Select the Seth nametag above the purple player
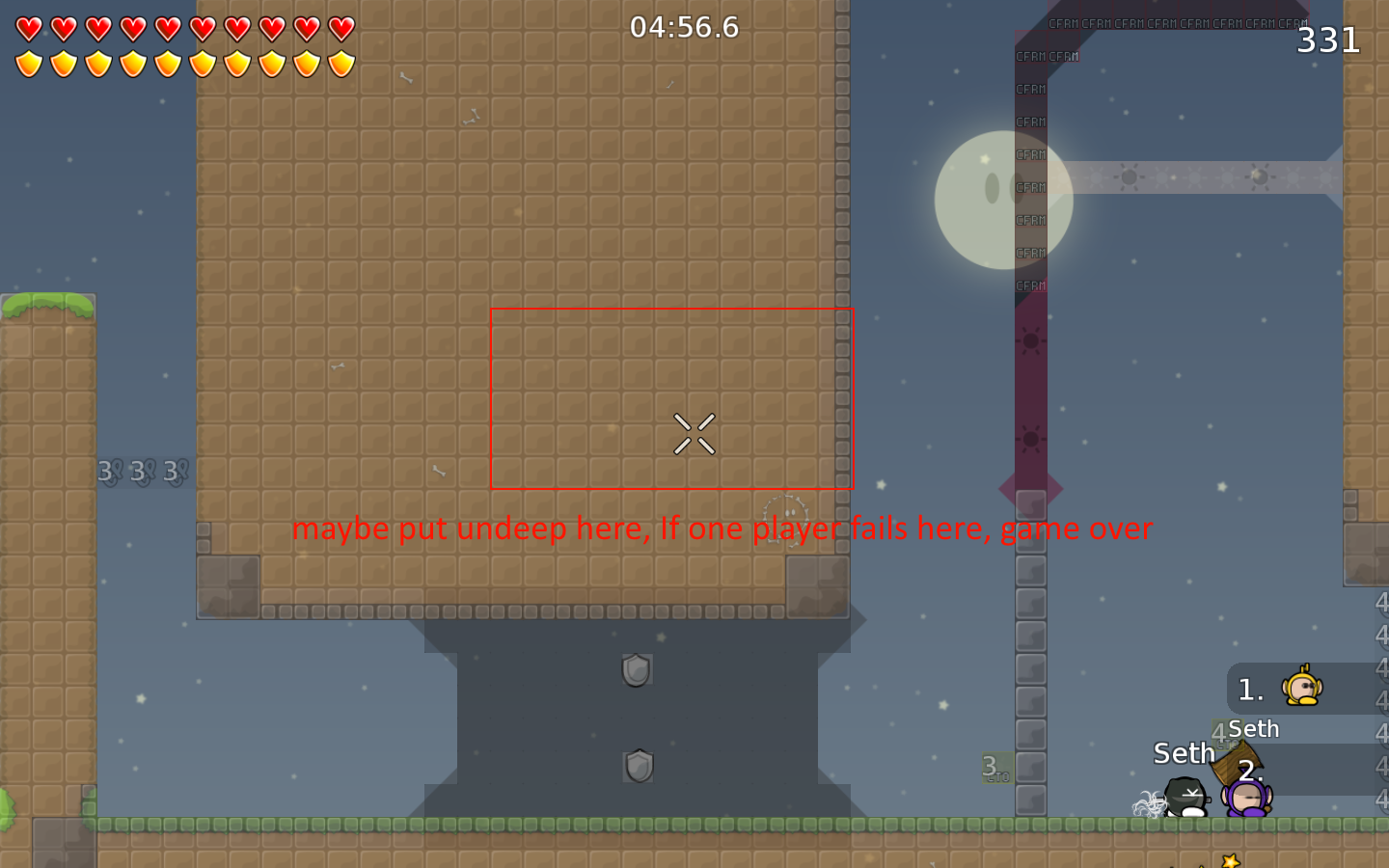Viewport: 1389px width, 868px height. (x=1254, y=729)
